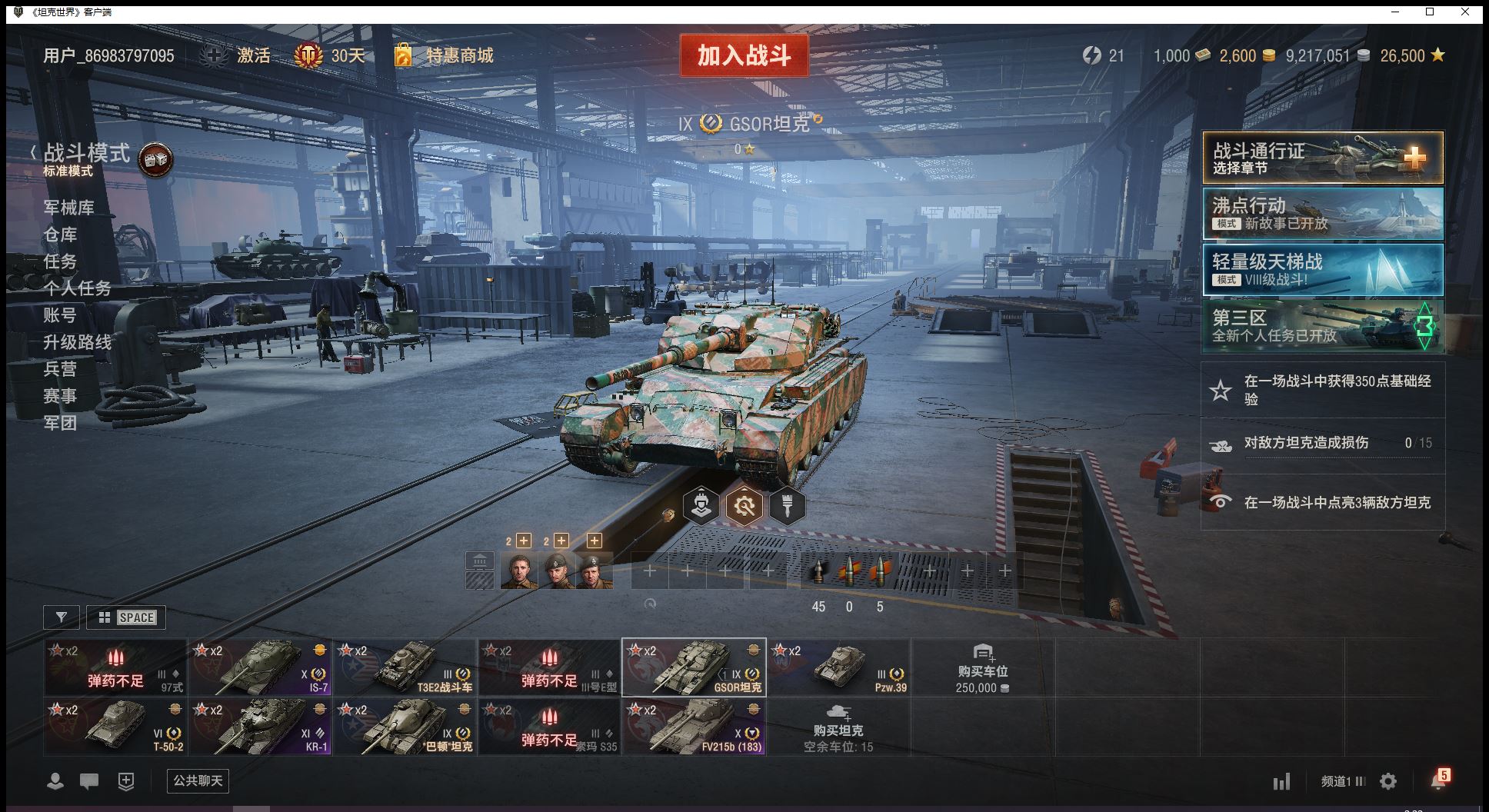Image resolution: width=1489 pixels, height=812 pixels.
Task: Visit the 兵营 barracks
Action: pyautogui.click(x=60, y=369)
